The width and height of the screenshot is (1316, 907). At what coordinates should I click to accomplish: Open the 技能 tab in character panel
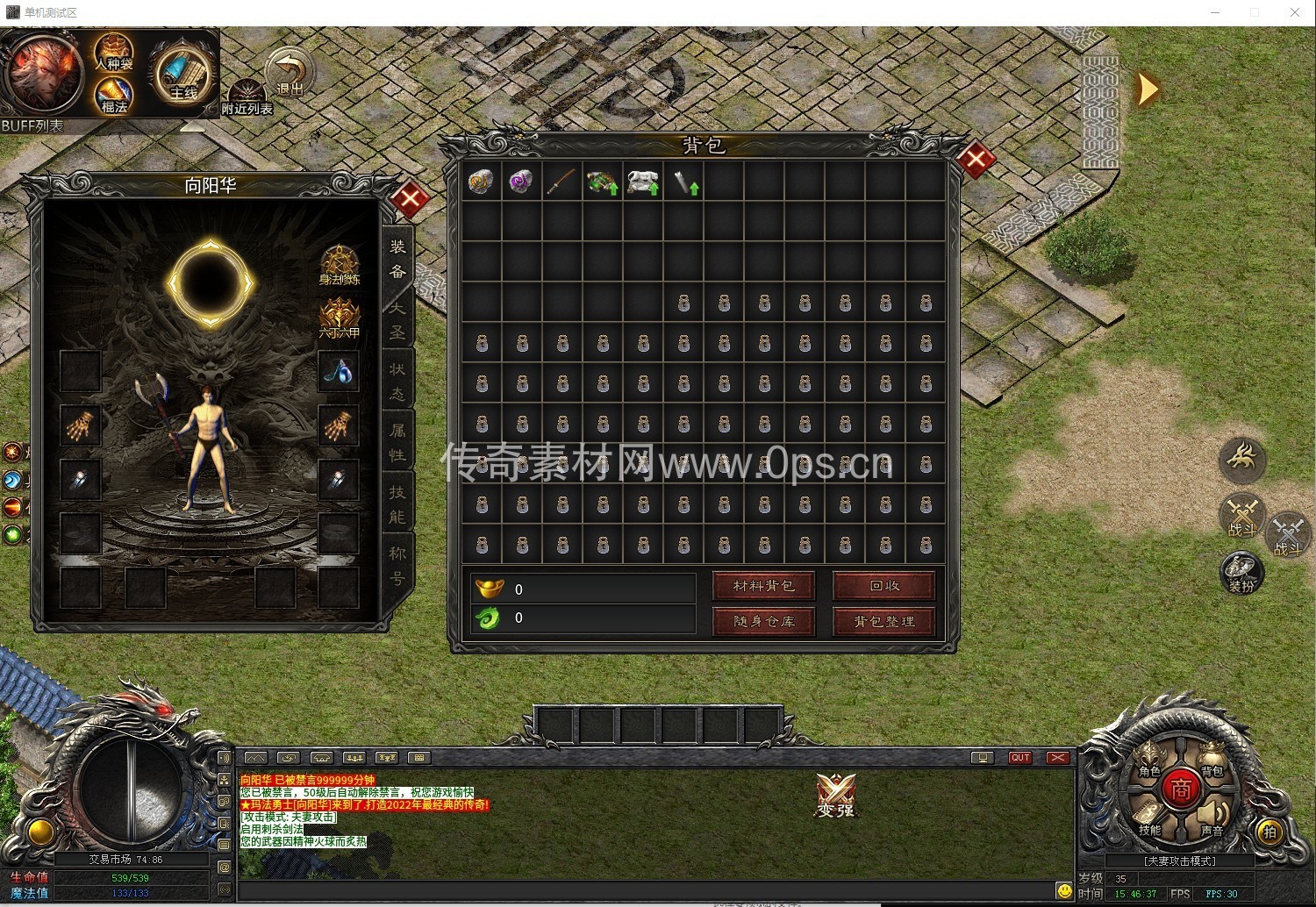[397, 504]
